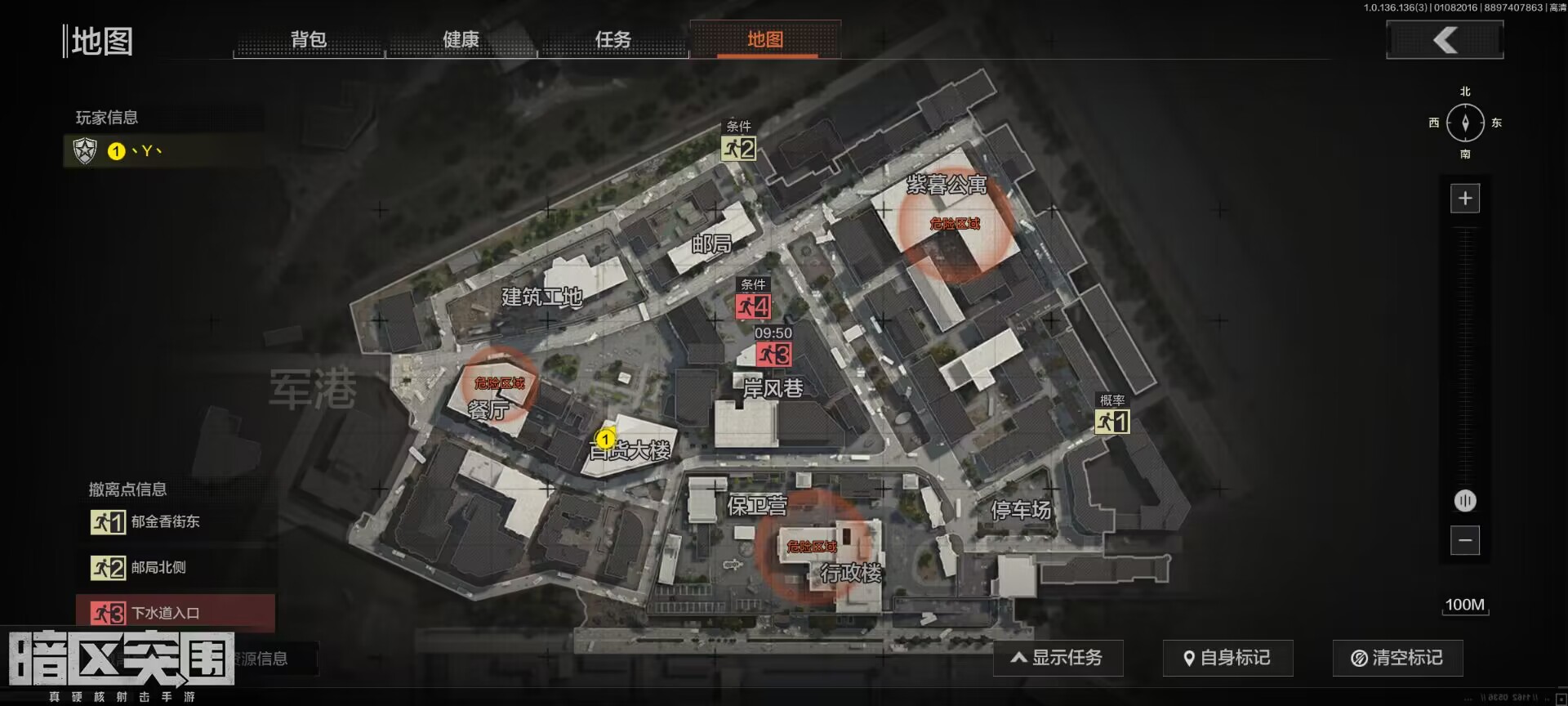The height and width of the screenshot is (706, 1568).
Task: Click the yellow player marker on 百货大楼
Action: click(605, 439)
